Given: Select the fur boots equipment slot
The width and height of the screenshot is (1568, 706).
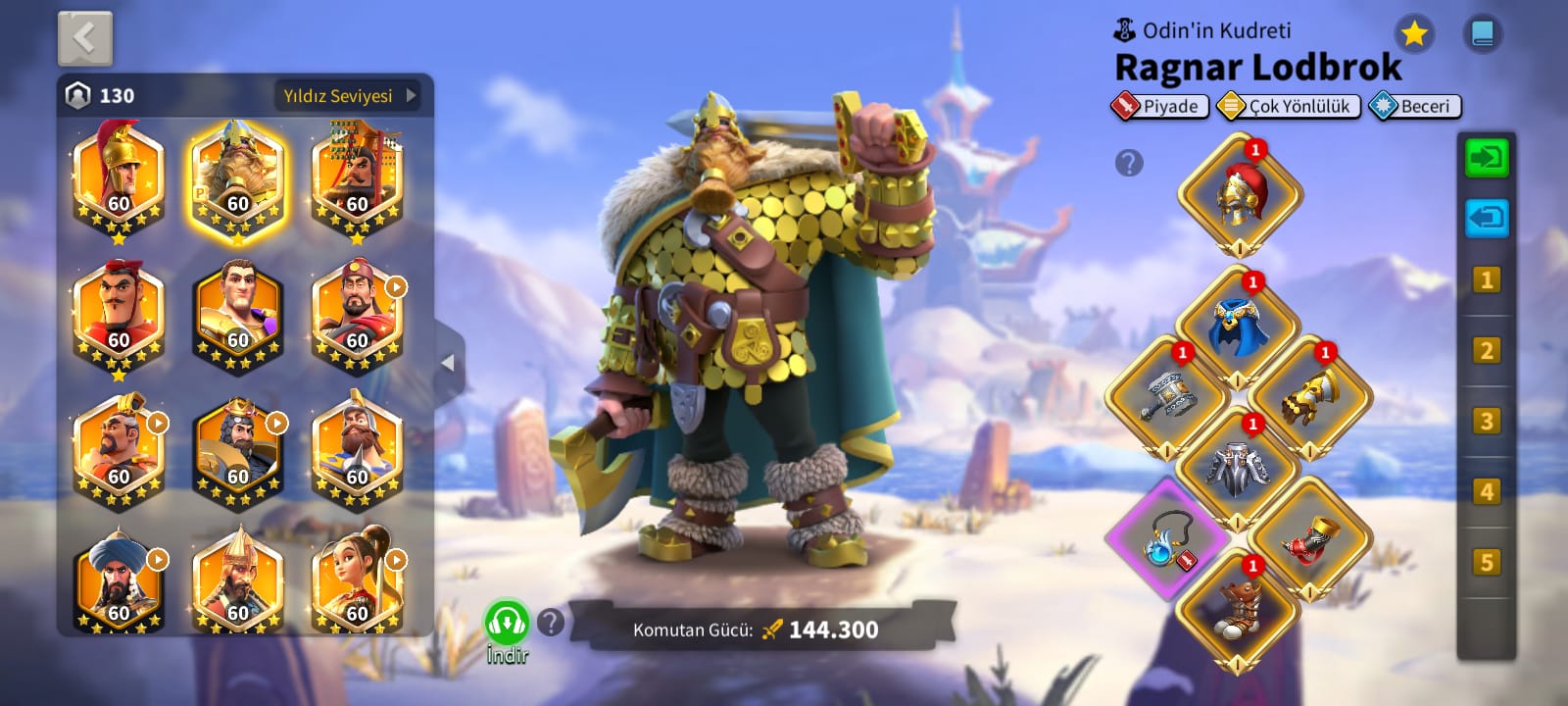Looking at the screenshot, I should click(x=1238, y=610).
